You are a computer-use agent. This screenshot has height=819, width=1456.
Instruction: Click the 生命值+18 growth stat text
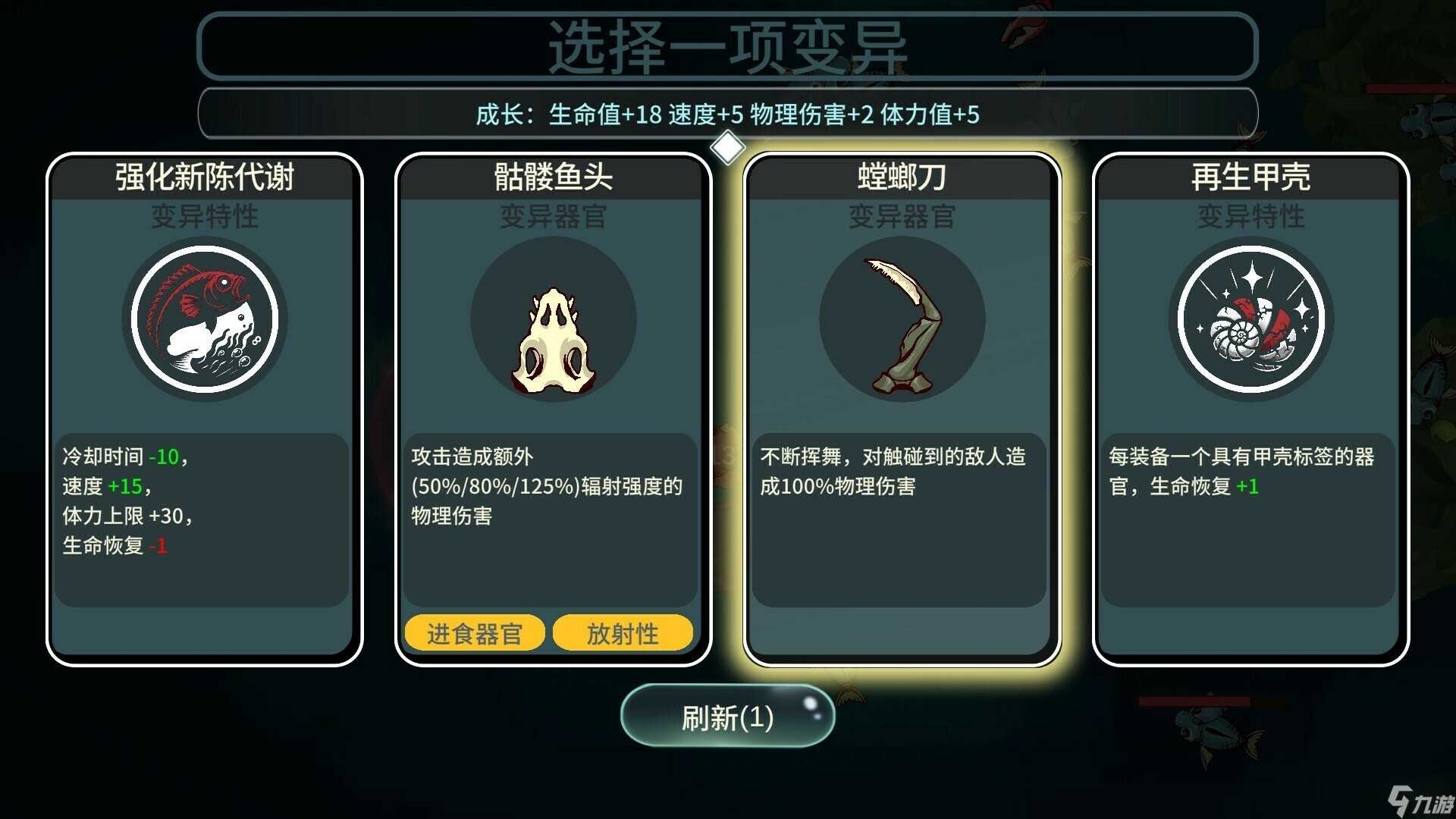coord(604,115)
